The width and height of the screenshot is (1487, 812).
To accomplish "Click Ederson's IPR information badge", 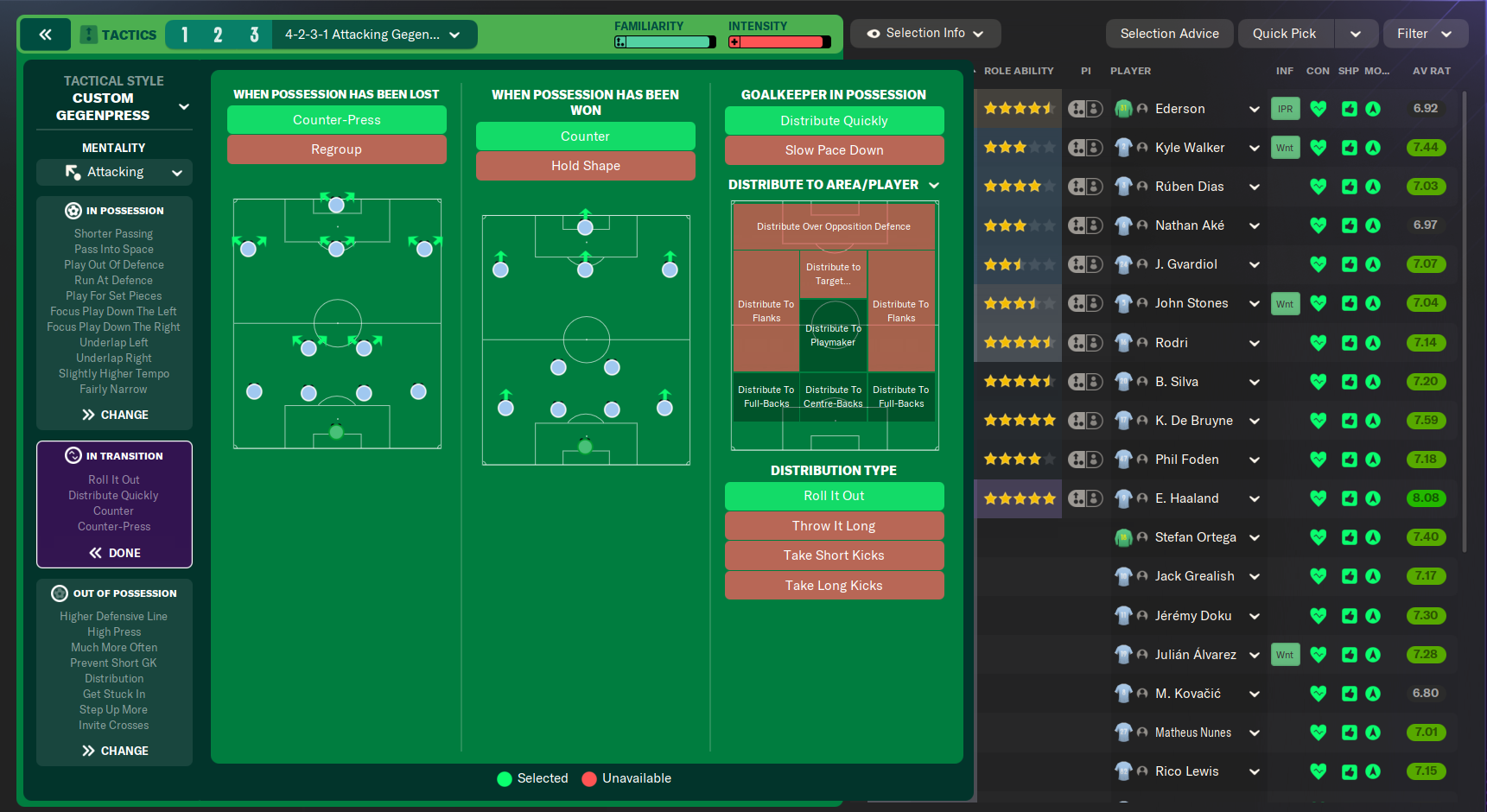I will (x=1285, y=108).
